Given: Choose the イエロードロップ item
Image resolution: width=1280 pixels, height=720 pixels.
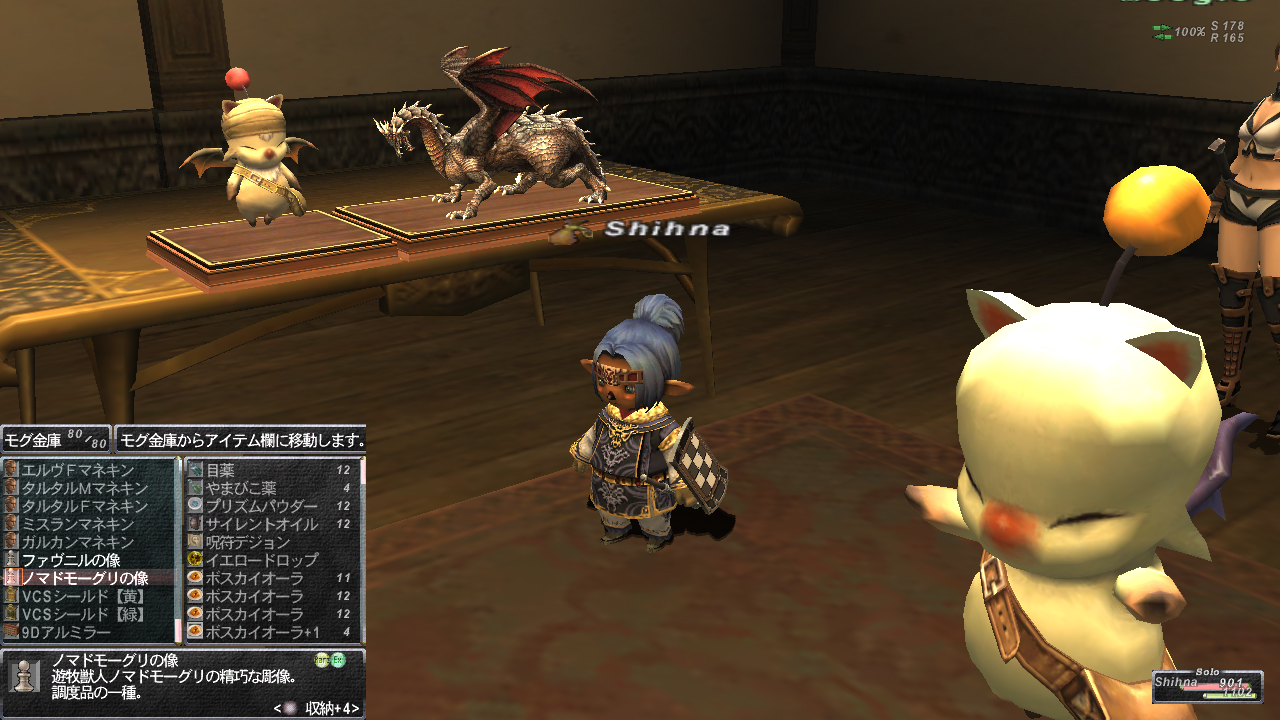Looking at the screenshot, I should point(261,560).
